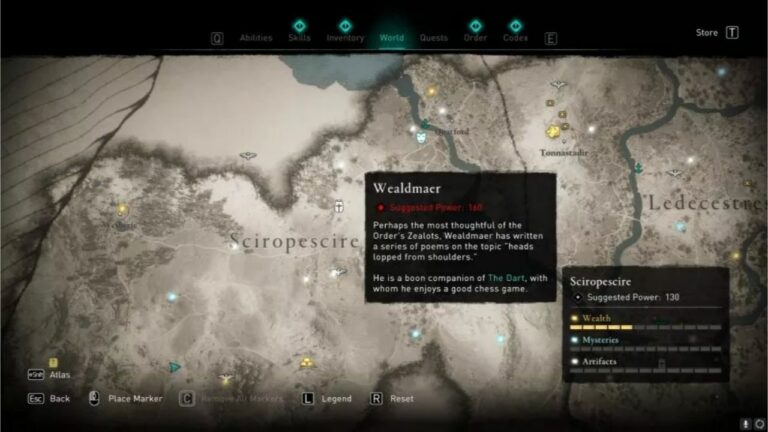Switch to the Abilities tab
The height and width of the screenshot is (432, 768).
tap(256, 38)
